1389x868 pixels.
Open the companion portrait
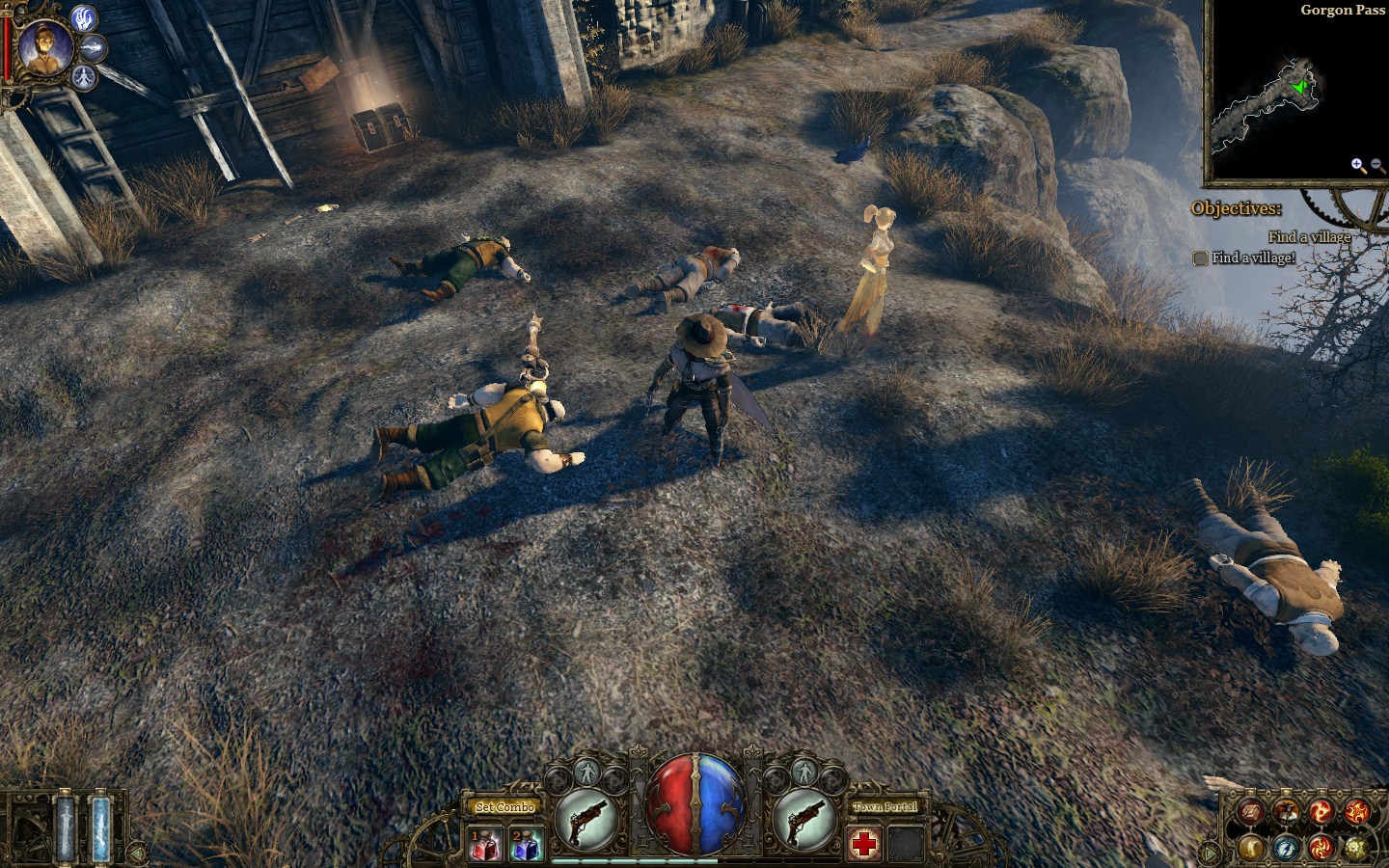coord(44,48)
